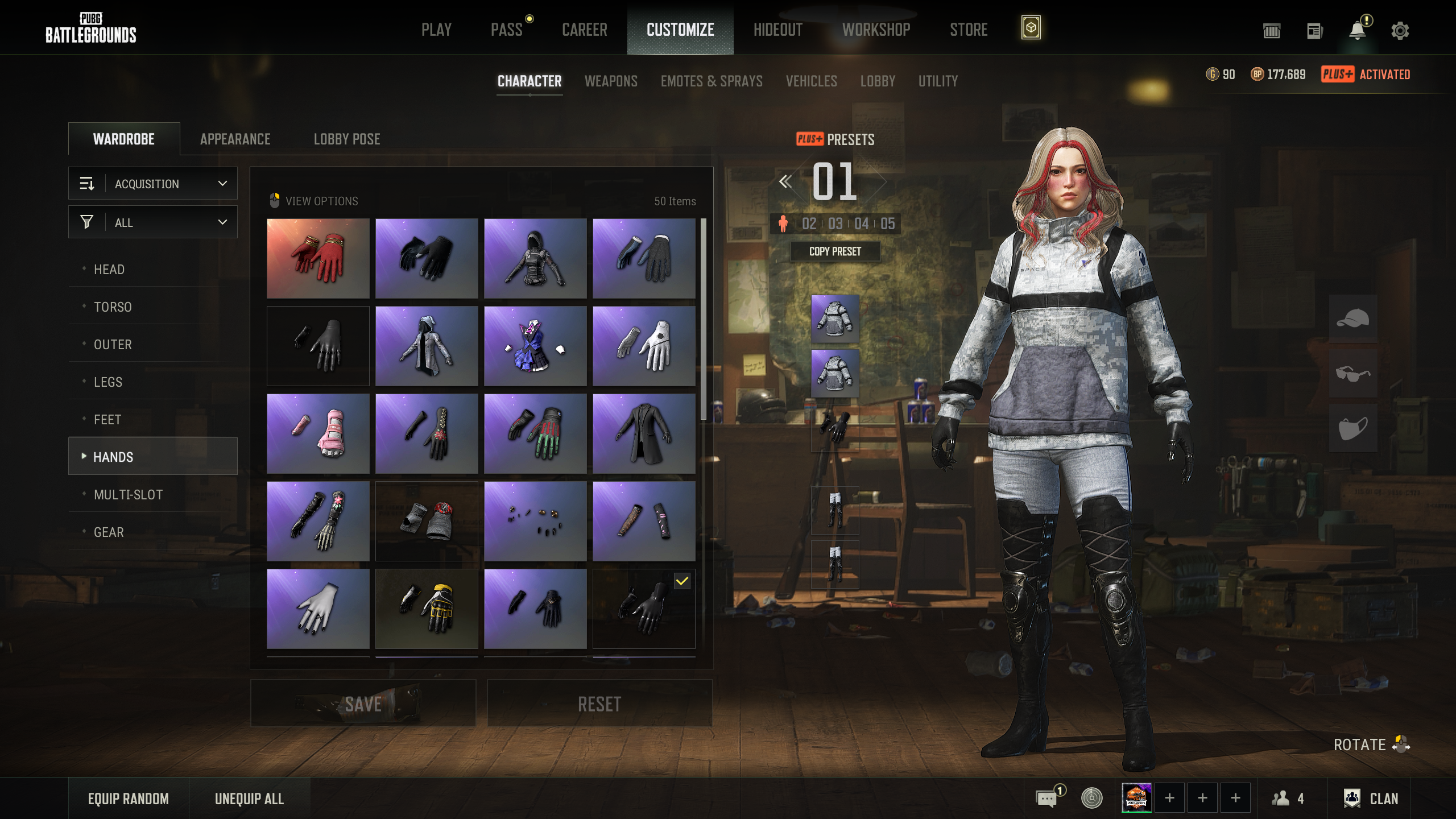
Task: Click Equip Random
Action: pos(129,799)
